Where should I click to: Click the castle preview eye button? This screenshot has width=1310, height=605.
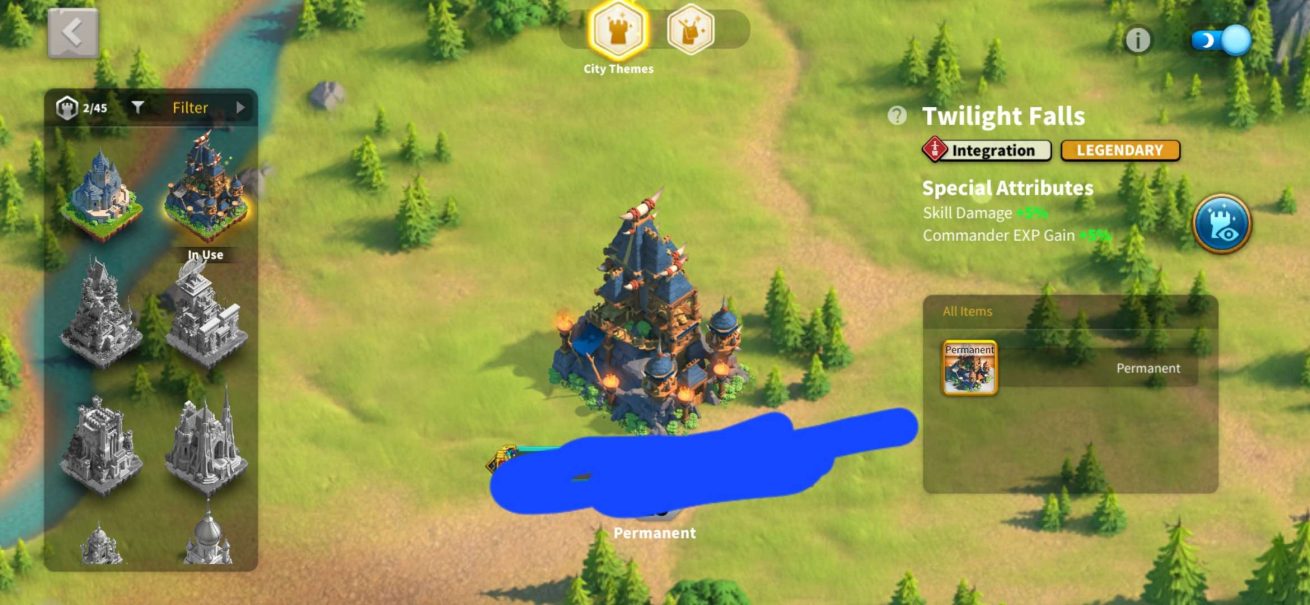1221,223
